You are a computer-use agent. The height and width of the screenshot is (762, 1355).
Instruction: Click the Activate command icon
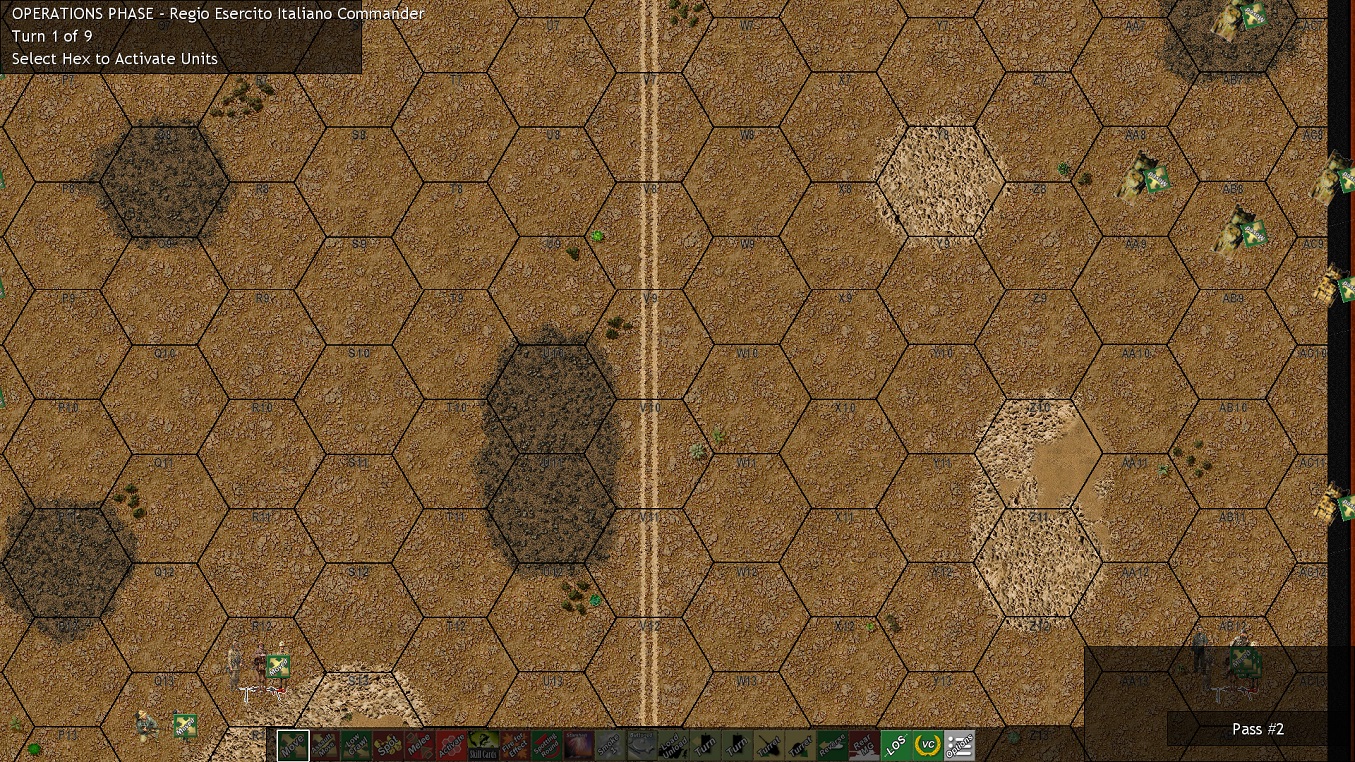click(452, 745)
